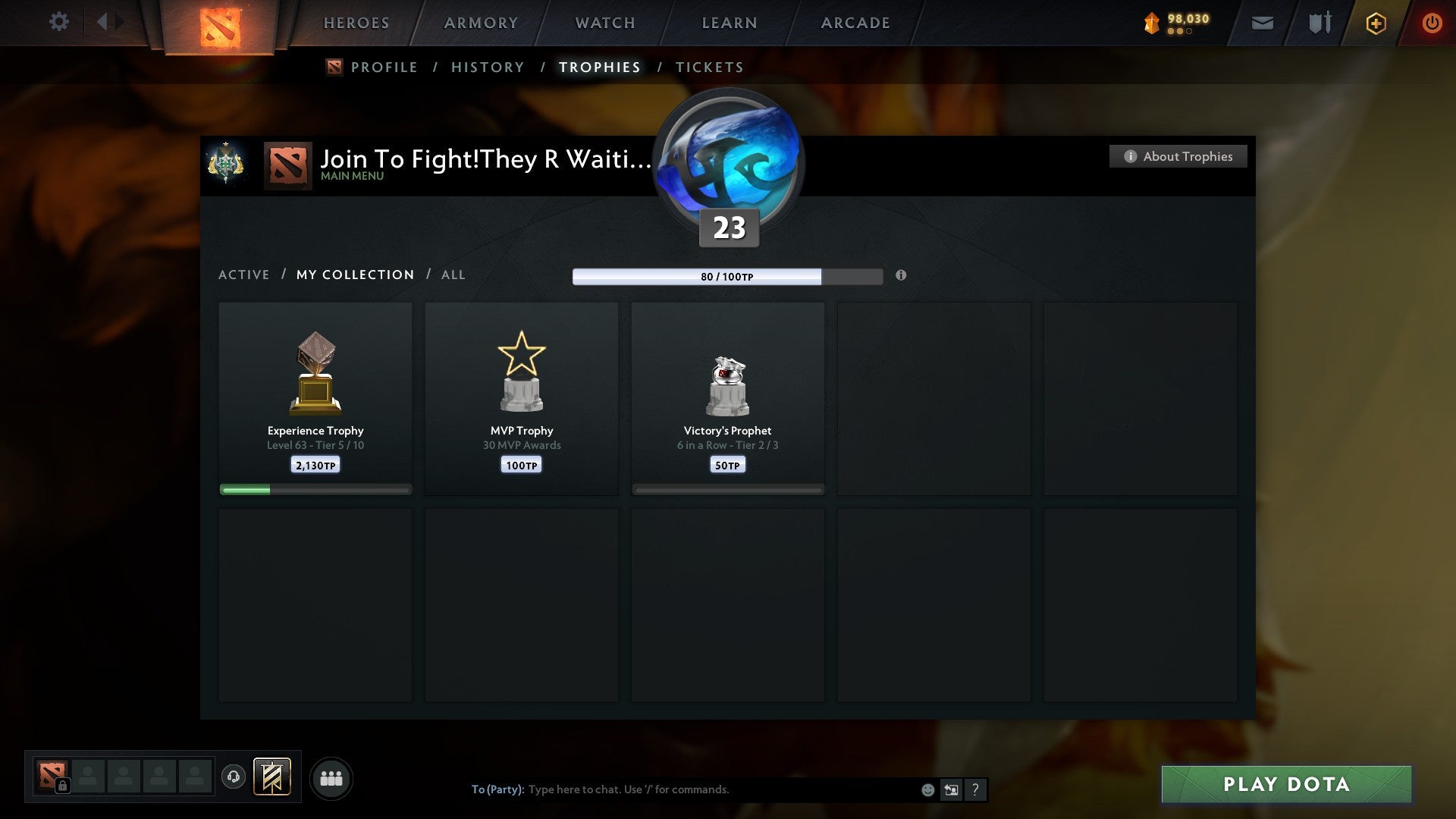
Task: Click the info icon next to the TP progress bar
Action: pos(901,277)
